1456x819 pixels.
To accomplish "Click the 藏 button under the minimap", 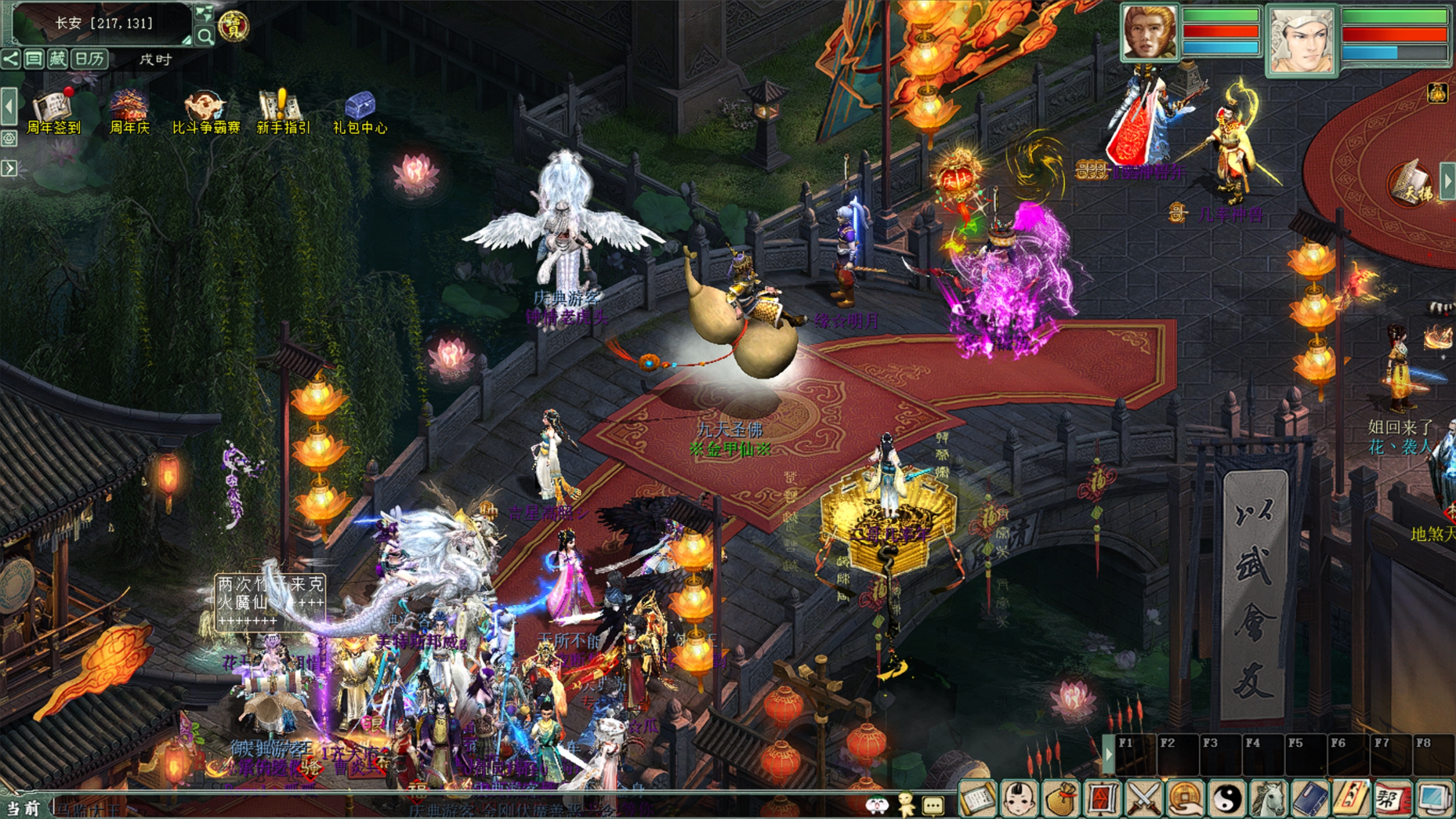I will tap(57, 59).
